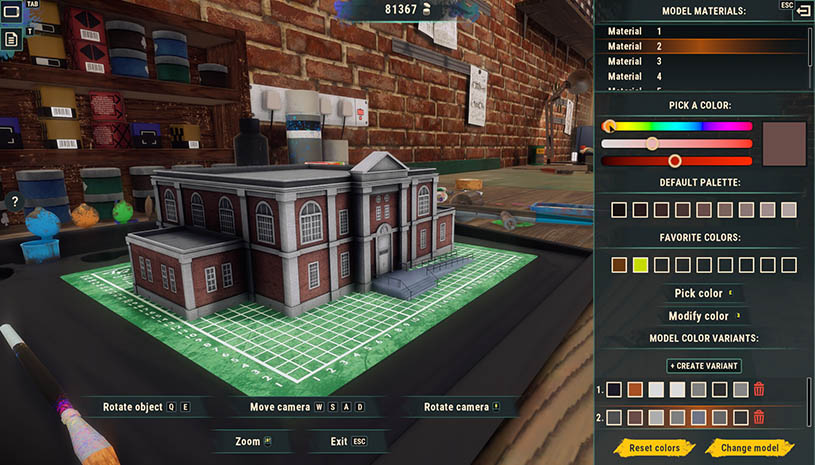Change model using the yellow button
815x465 pixels.
point(748,448)
